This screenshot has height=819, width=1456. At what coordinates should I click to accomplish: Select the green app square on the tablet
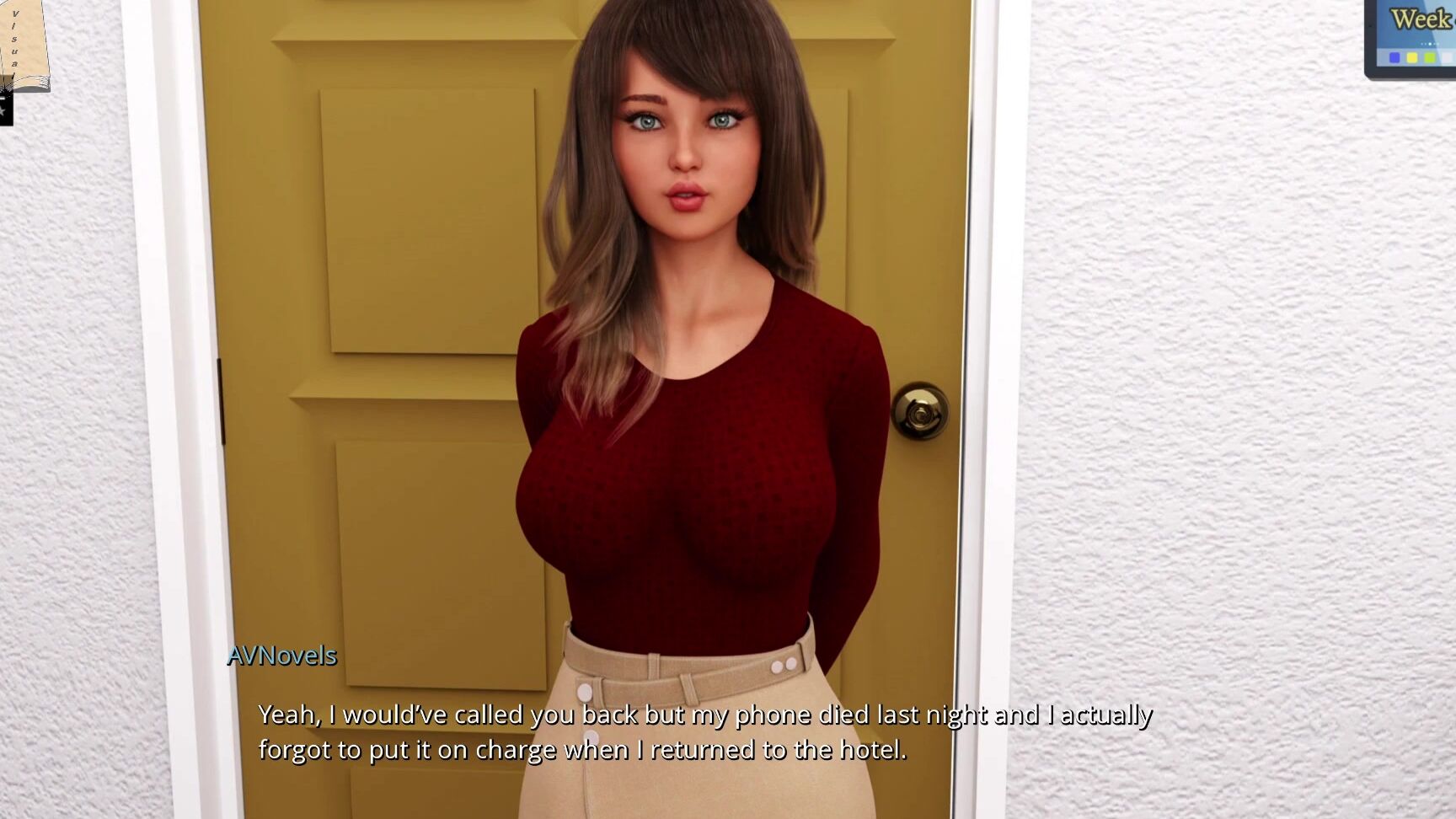(1429, 57)
